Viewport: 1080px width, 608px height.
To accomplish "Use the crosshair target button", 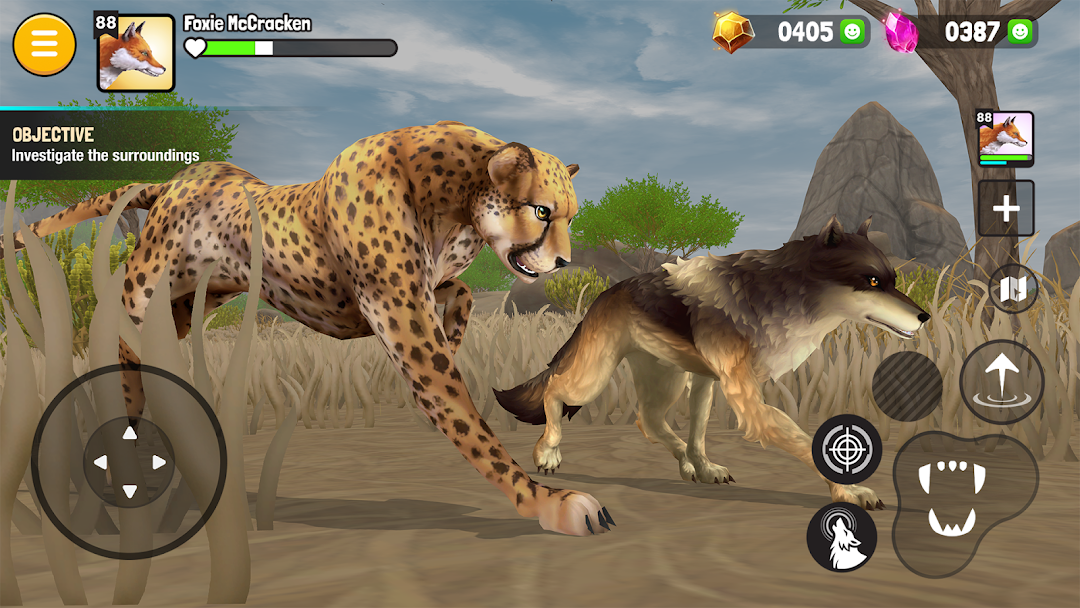I will pyautogui.click(x=846, y=449).
